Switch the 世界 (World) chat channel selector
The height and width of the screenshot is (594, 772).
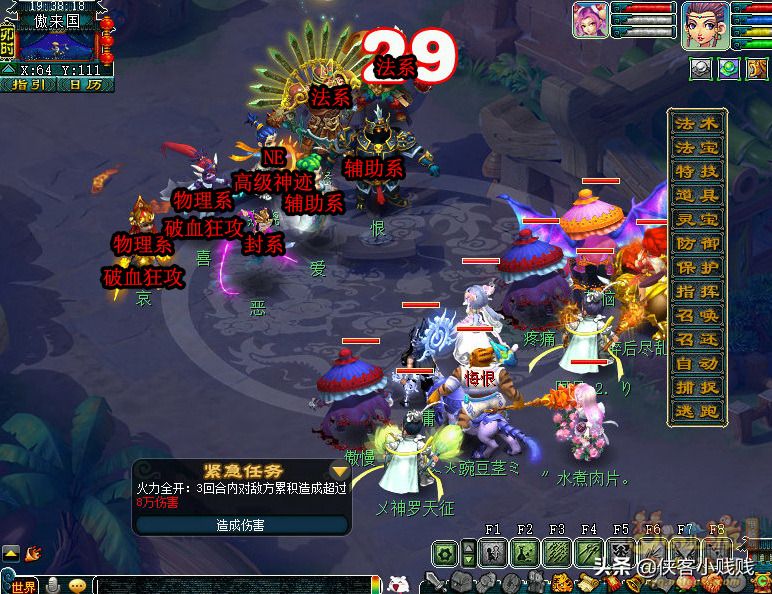click(x=20, y=586)
